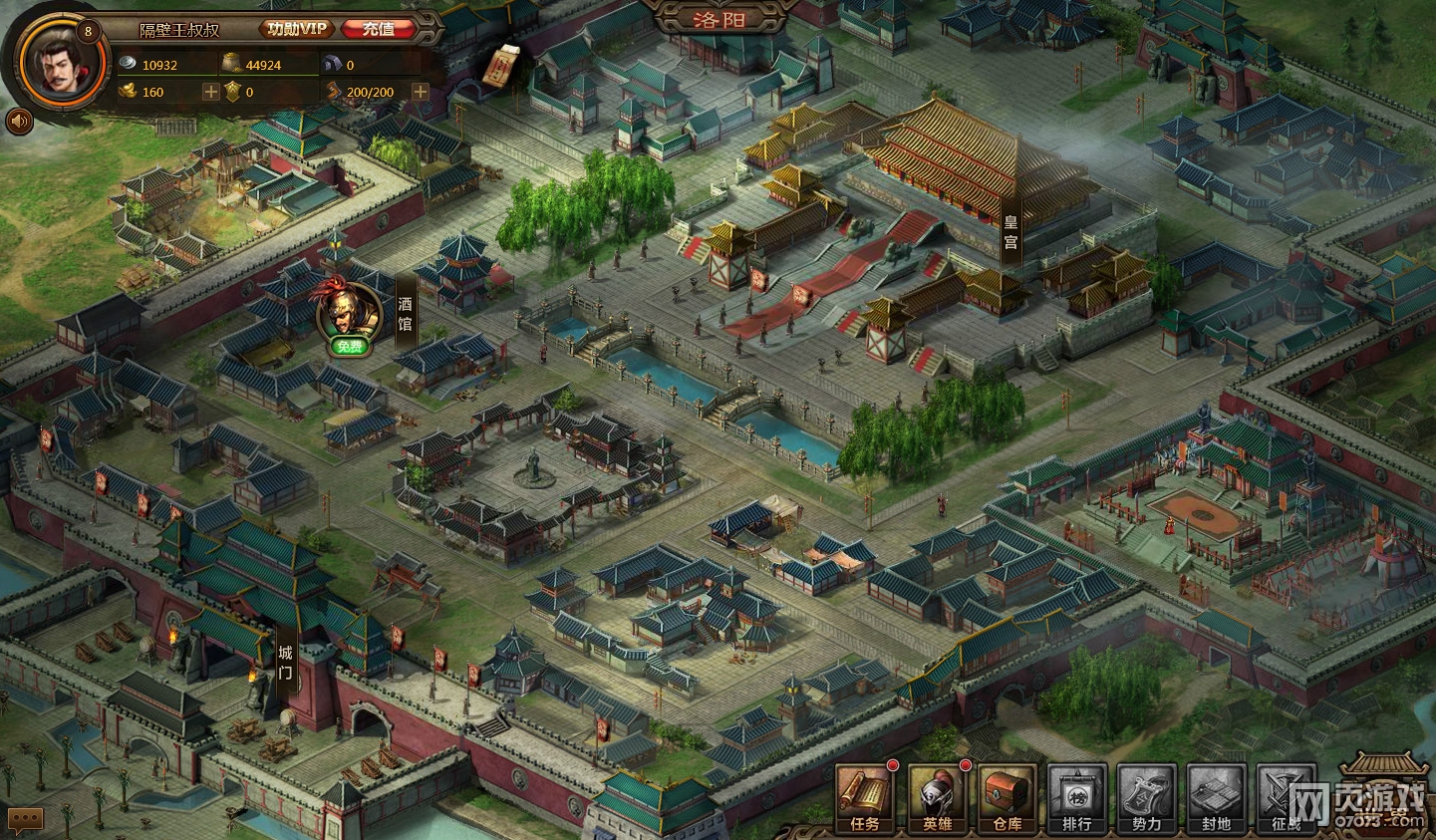Select the 酒馆 tavern label
This screenshot has width=1436, height=840.
[405, 314]
